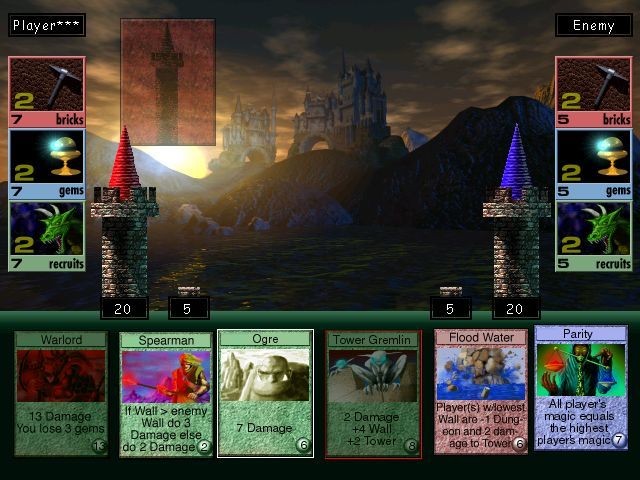The height and width of the screenshot is (480, 640).
Task: Play the Warlord card
Action: pyautogui.click(x=61, y=394)
